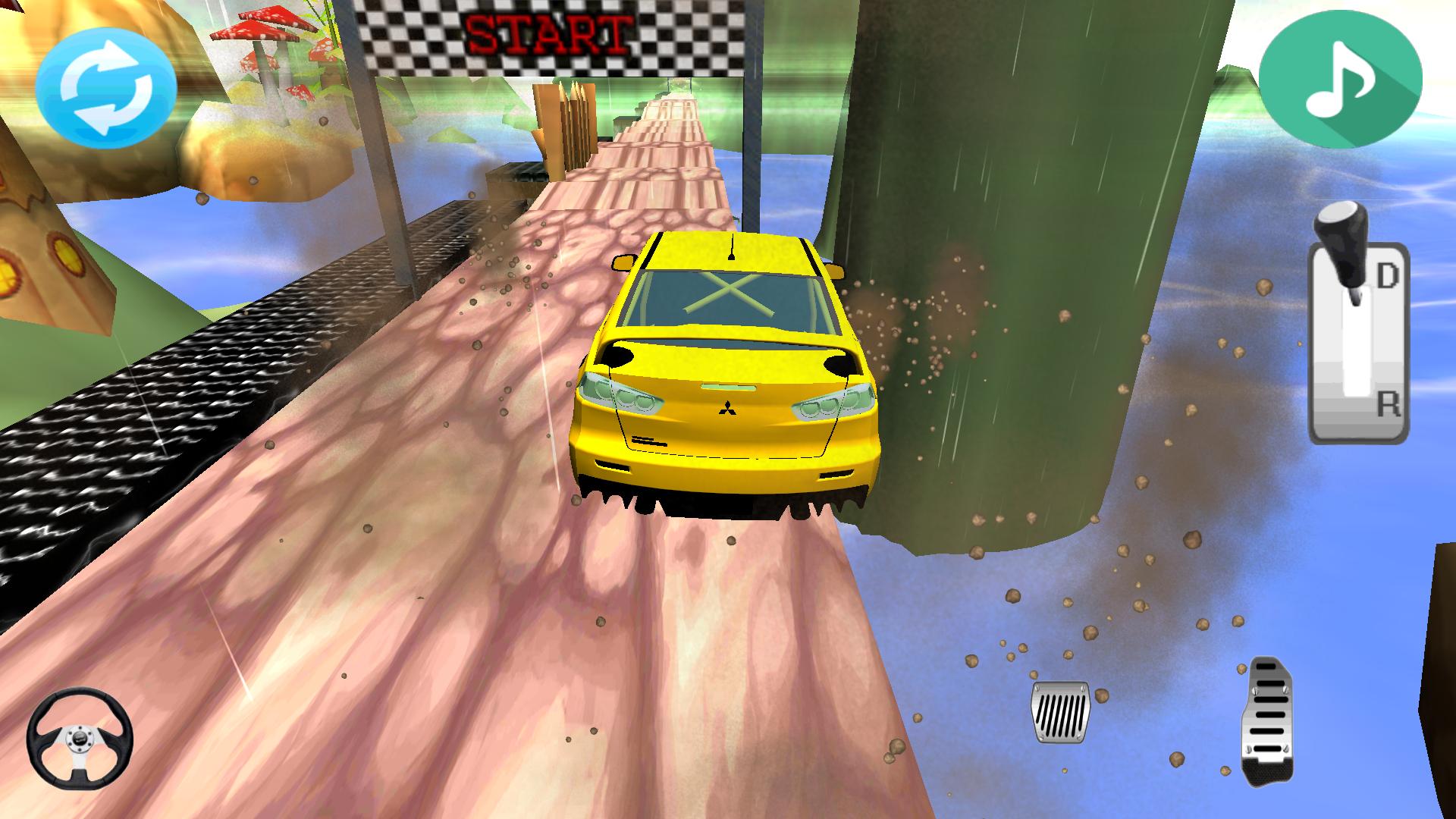Tap the START banner text
The height and width of the screenshot is (819, 1456).
(x=544, y=32)
